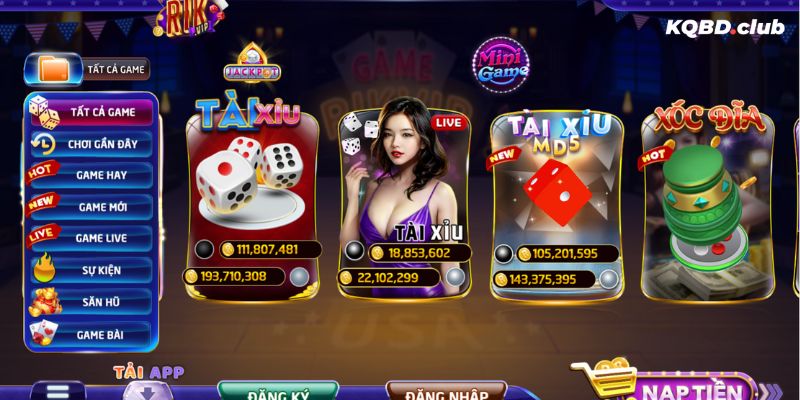This screenshot has height=400, width=800.
Task: Play the Tài Xỉu MD5 game
Action: (x=556, y=195)
